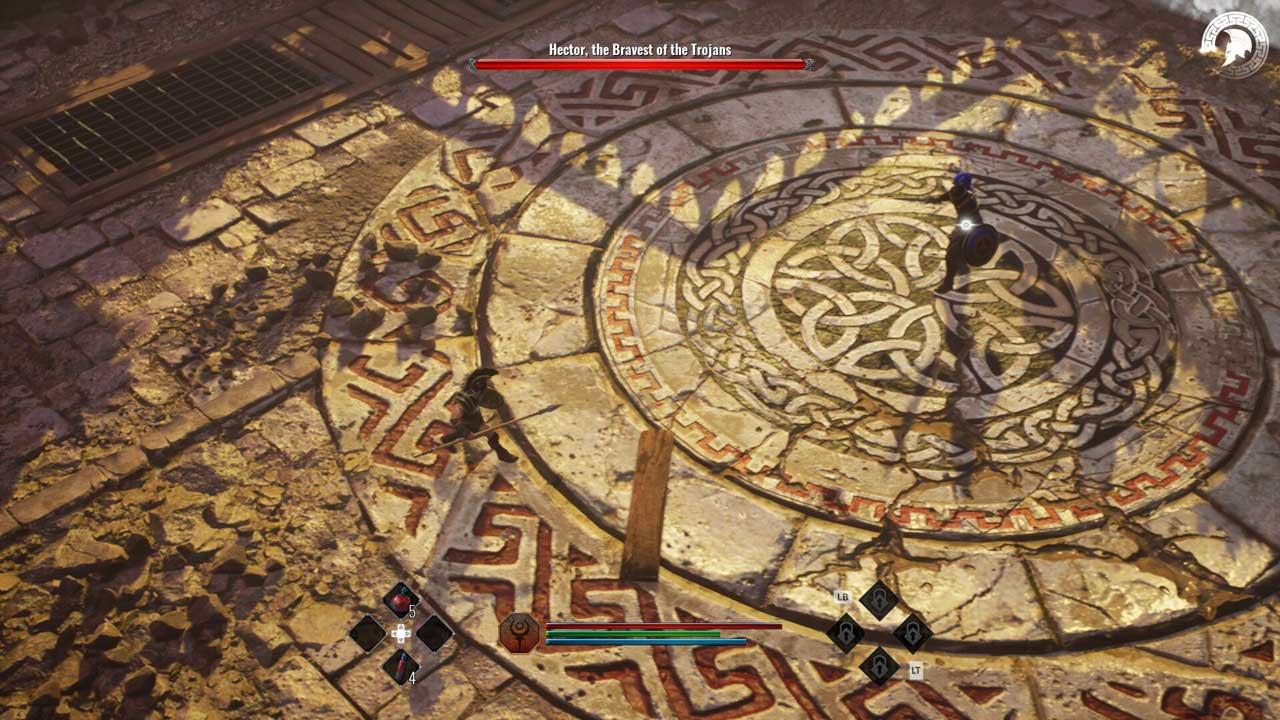Use the red potion vial slot

click(400, 665)
